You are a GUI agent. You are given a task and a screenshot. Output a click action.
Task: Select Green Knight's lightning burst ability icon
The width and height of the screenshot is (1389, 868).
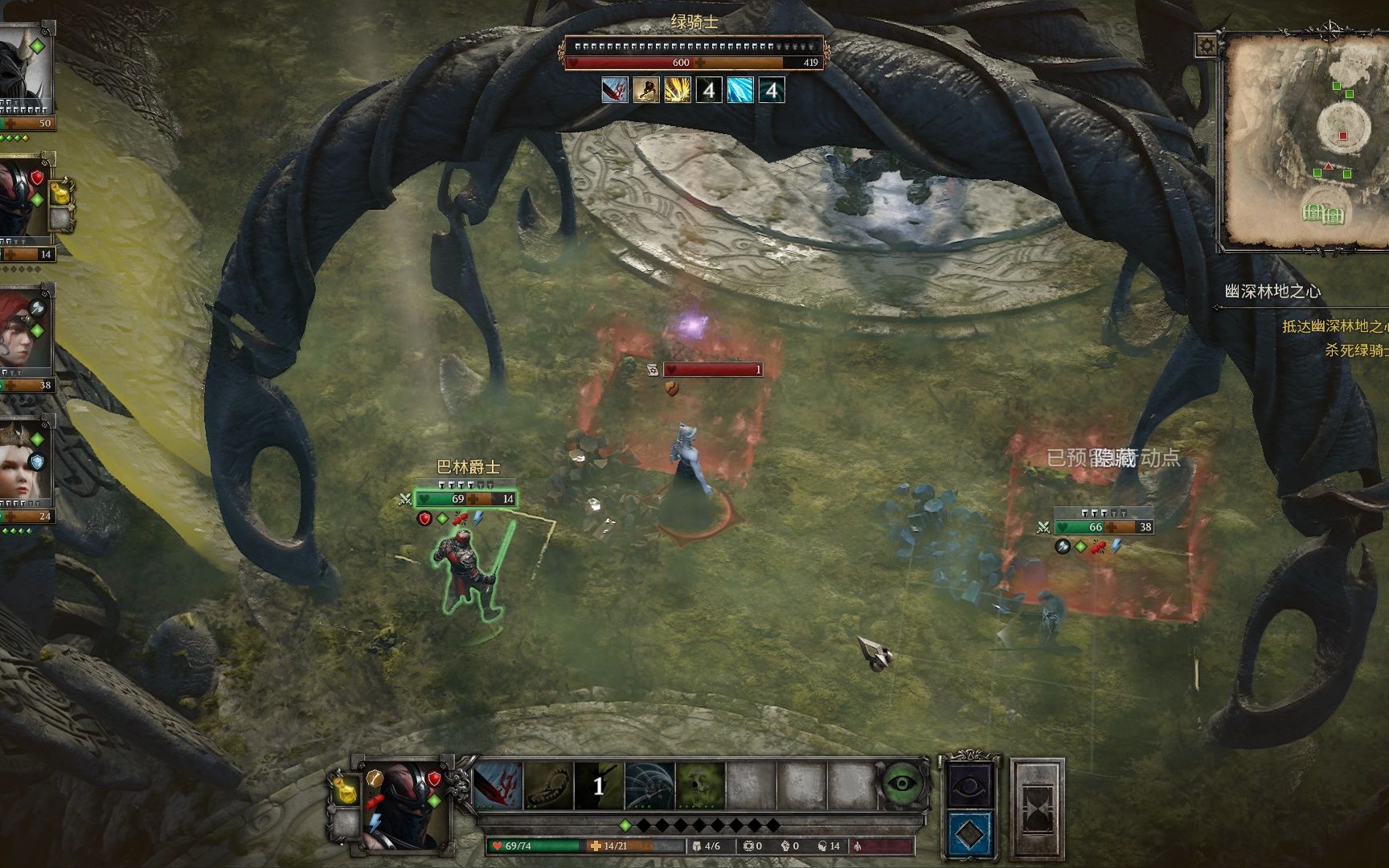point(677,90)
